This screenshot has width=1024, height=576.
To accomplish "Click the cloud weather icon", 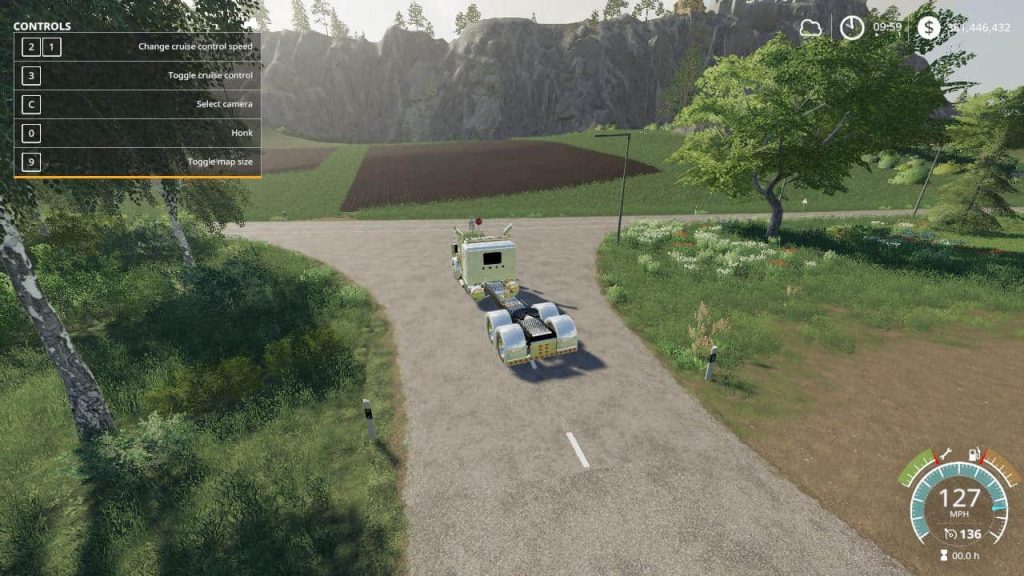I will [x=810, y=28].
